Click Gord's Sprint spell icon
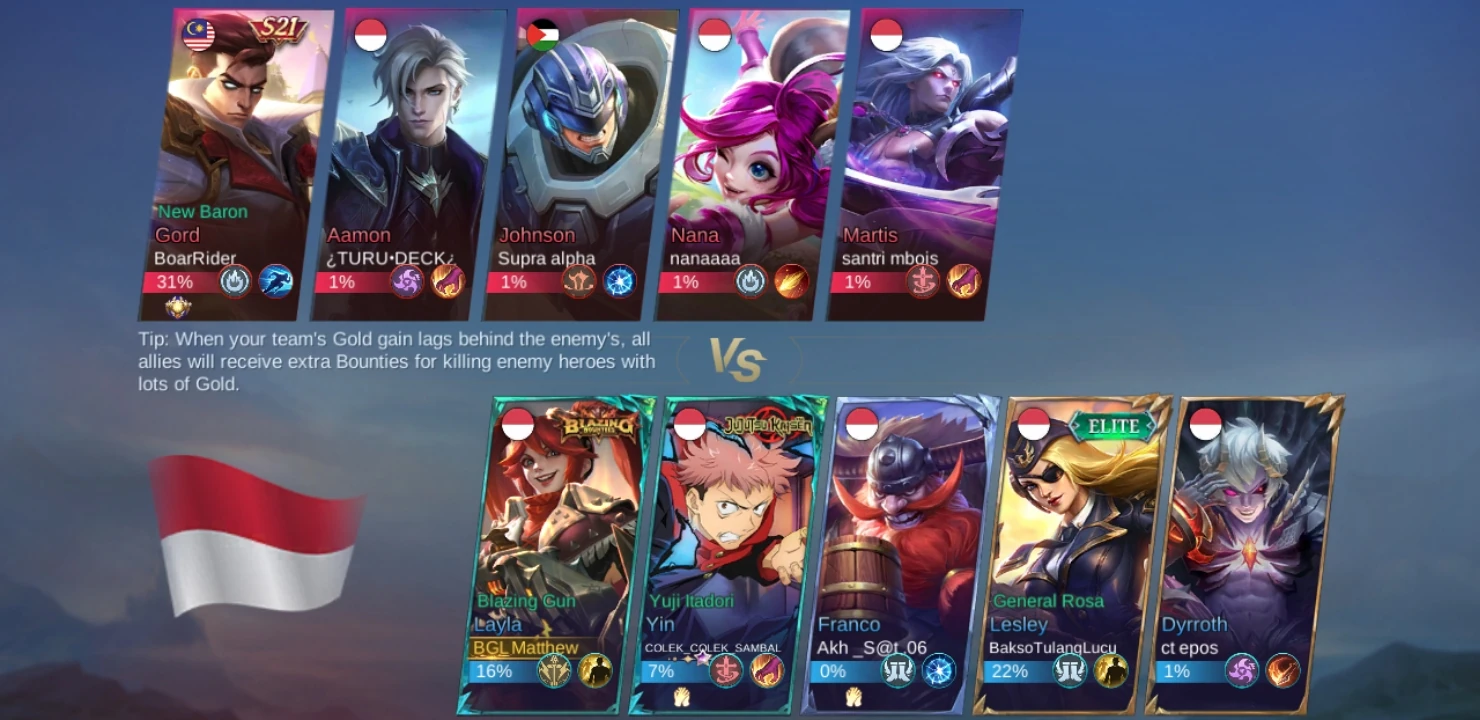Image resolution: width=1480 pixels, height=720 pixels. [275, 282]
